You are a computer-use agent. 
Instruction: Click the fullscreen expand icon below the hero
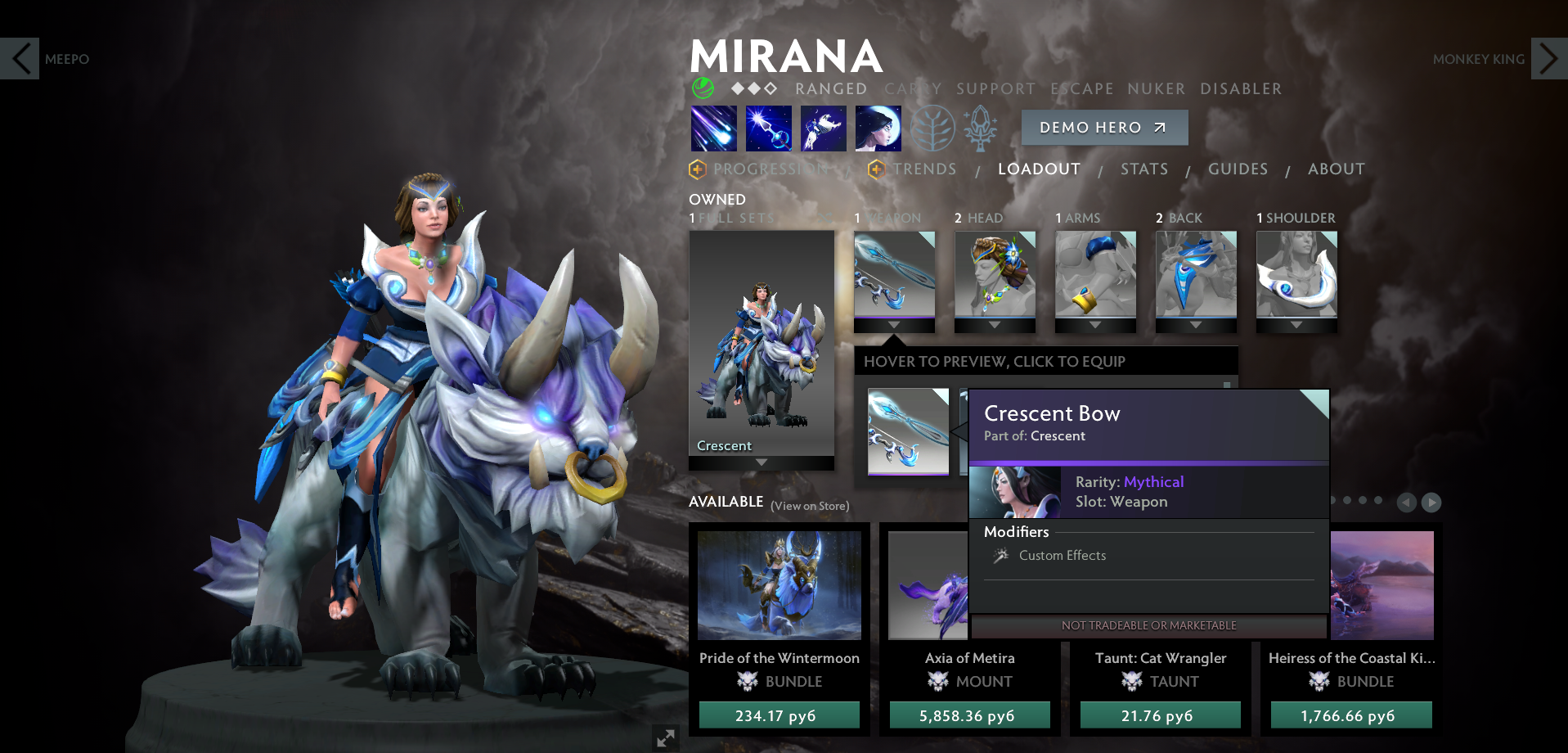coord(665,737)
